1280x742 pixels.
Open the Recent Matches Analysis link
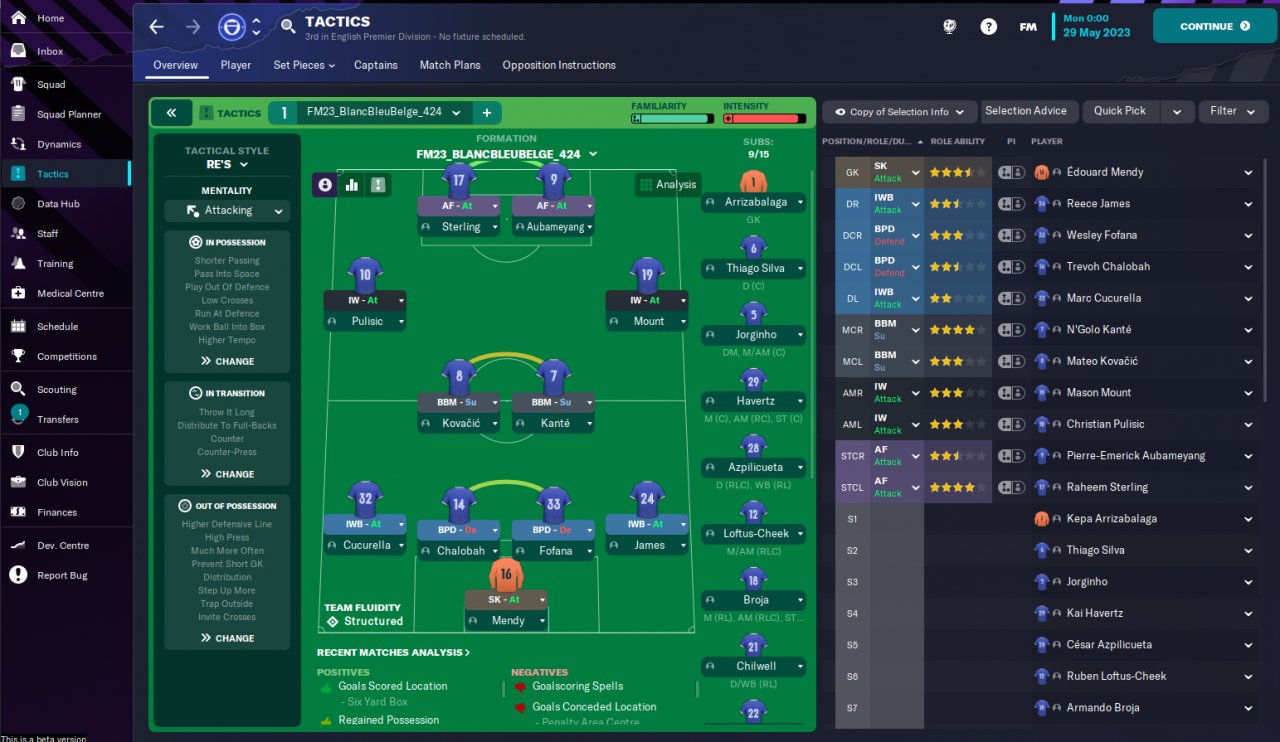[393, 652]
